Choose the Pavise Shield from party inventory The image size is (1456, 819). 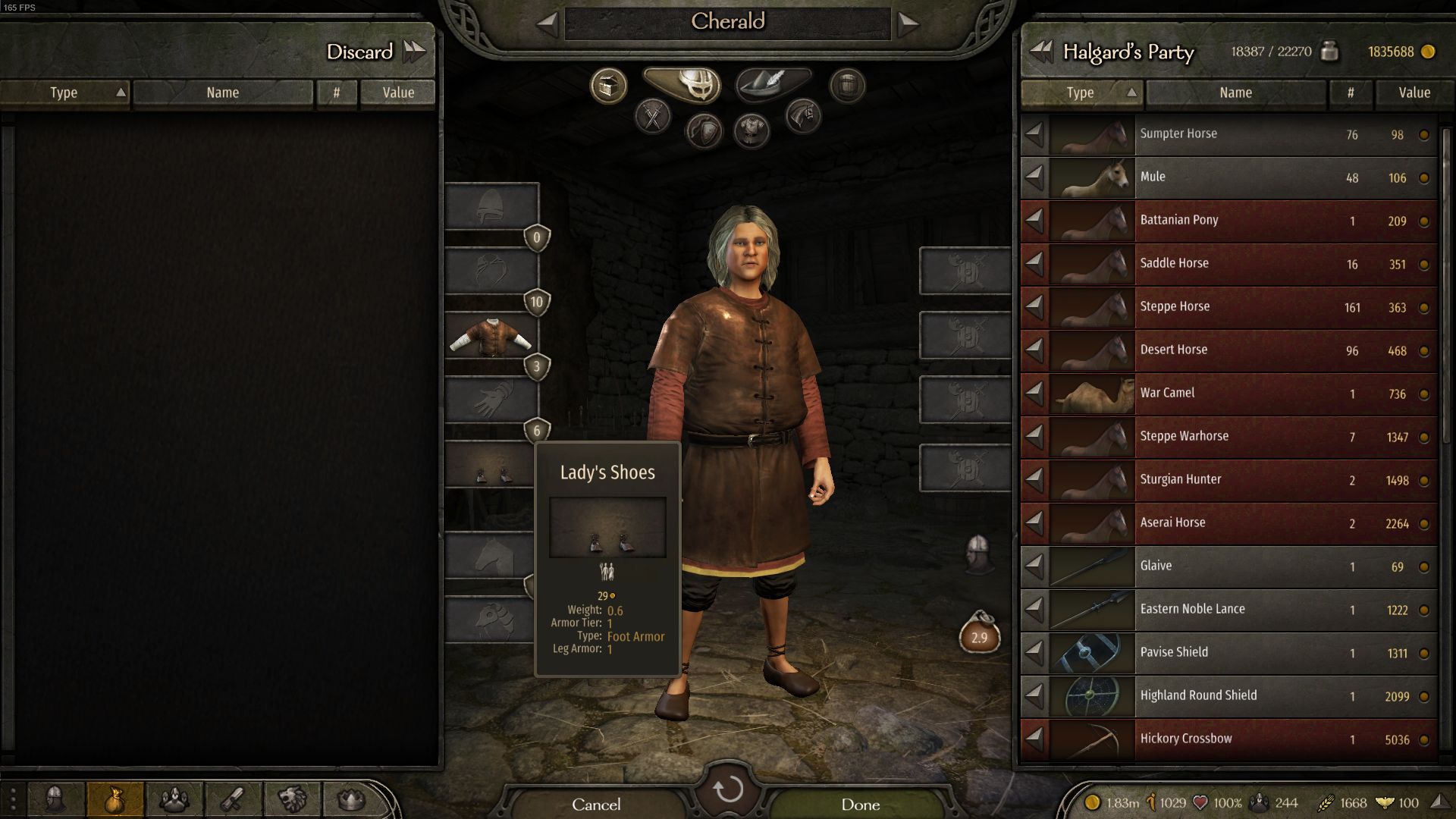1228,653
